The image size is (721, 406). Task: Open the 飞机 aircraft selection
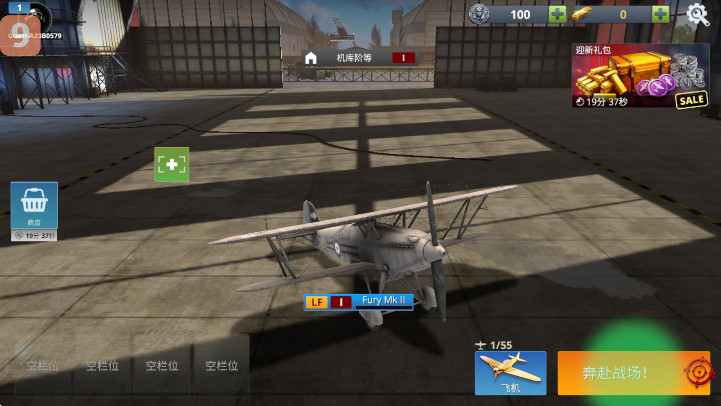click(510, 372)
